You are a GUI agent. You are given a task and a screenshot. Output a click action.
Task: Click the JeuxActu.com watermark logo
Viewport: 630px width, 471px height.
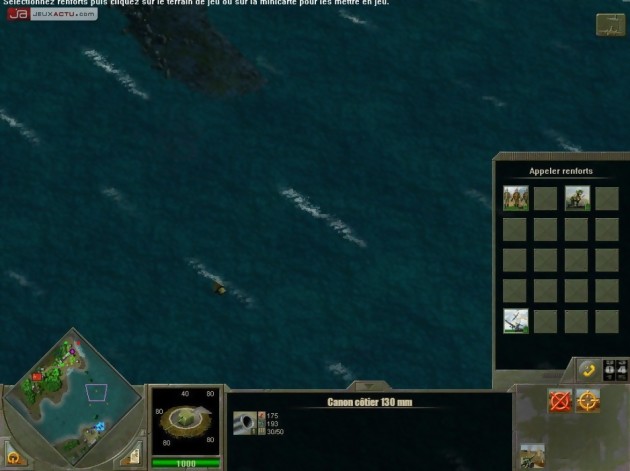pyautogui.click(x=52, y=15)
